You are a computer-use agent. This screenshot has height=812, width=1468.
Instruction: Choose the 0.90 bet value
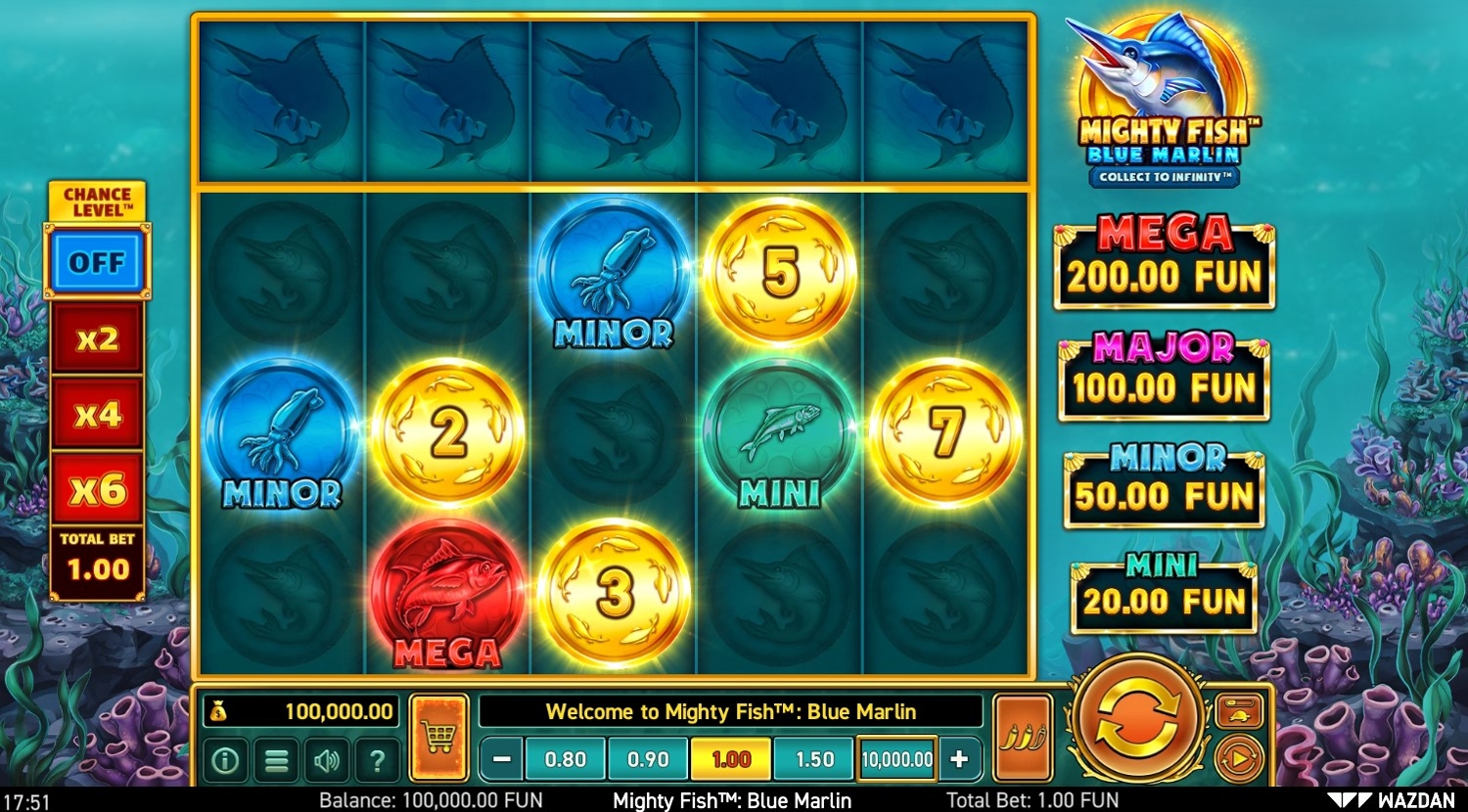648,759
